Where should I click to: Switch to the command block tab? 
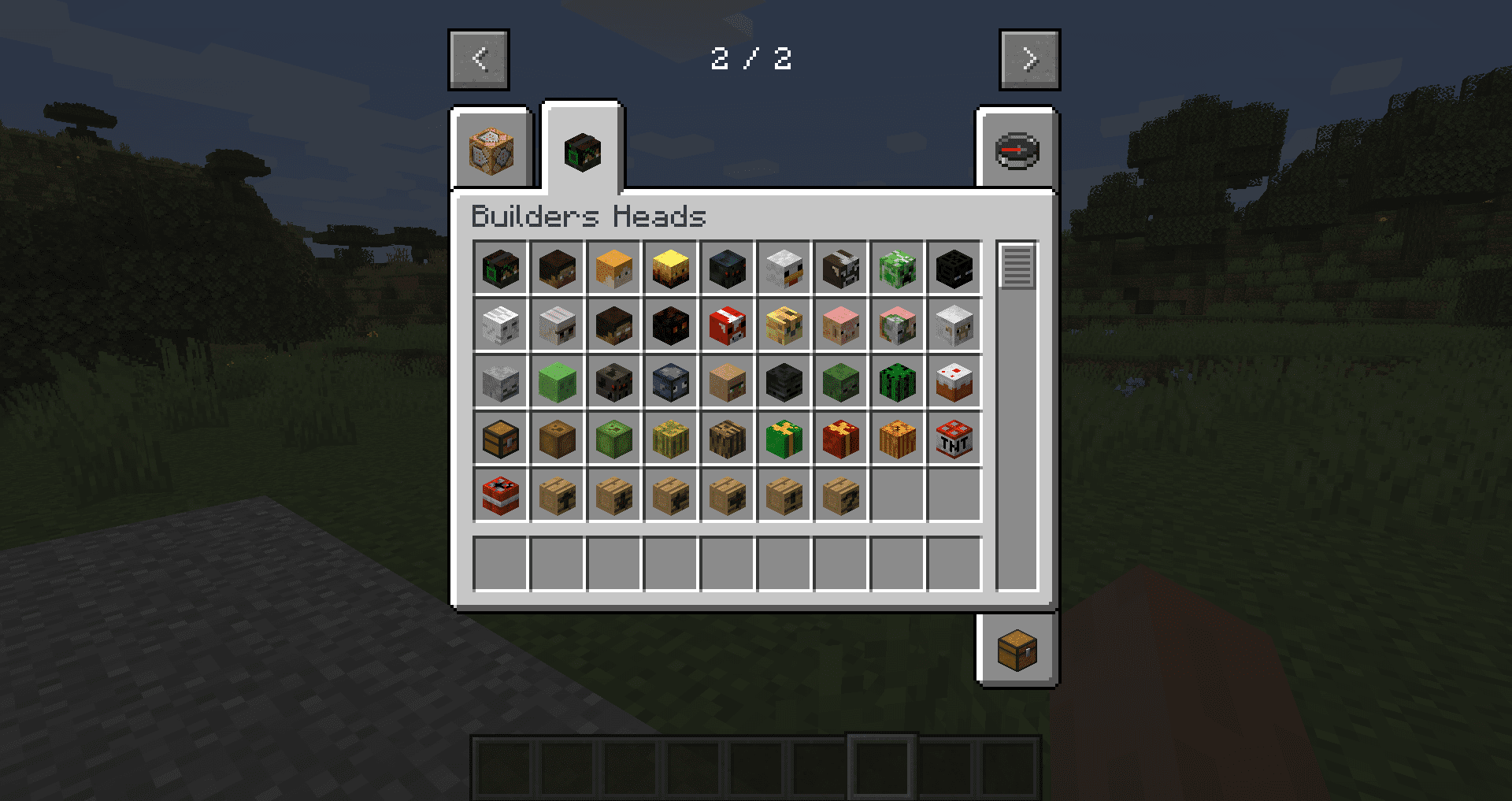(491, 150)
